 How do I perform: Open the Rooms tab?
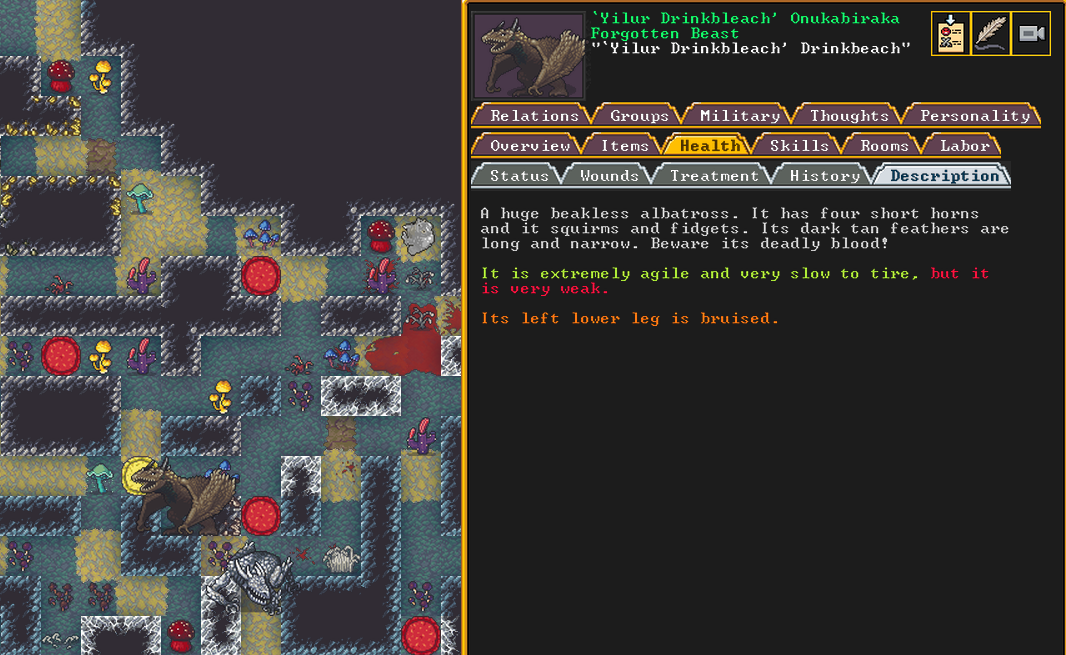pyautogui.click(x=884, y=146)
